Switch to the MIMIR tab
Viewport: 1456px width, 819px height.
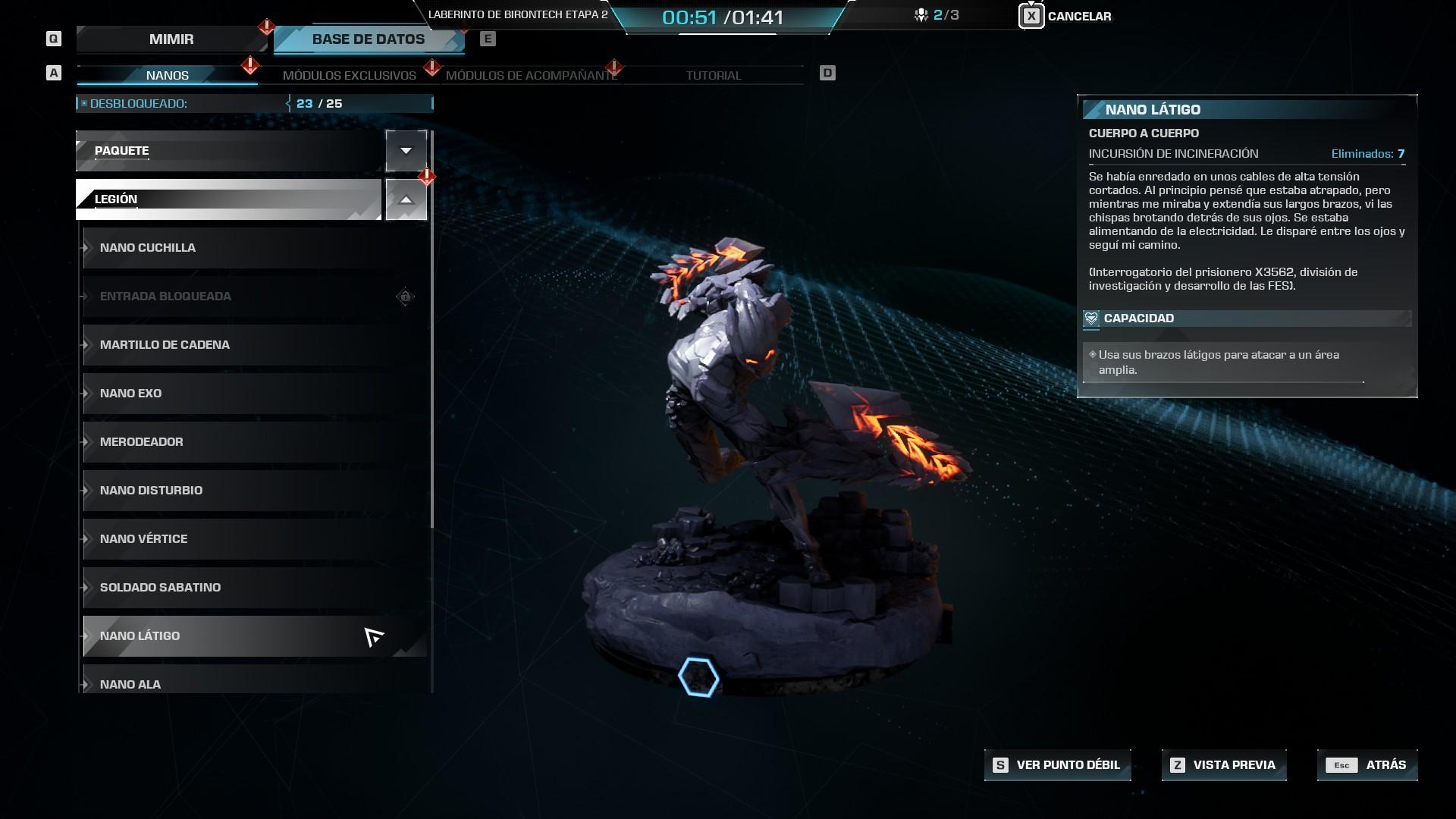point(171,39)
